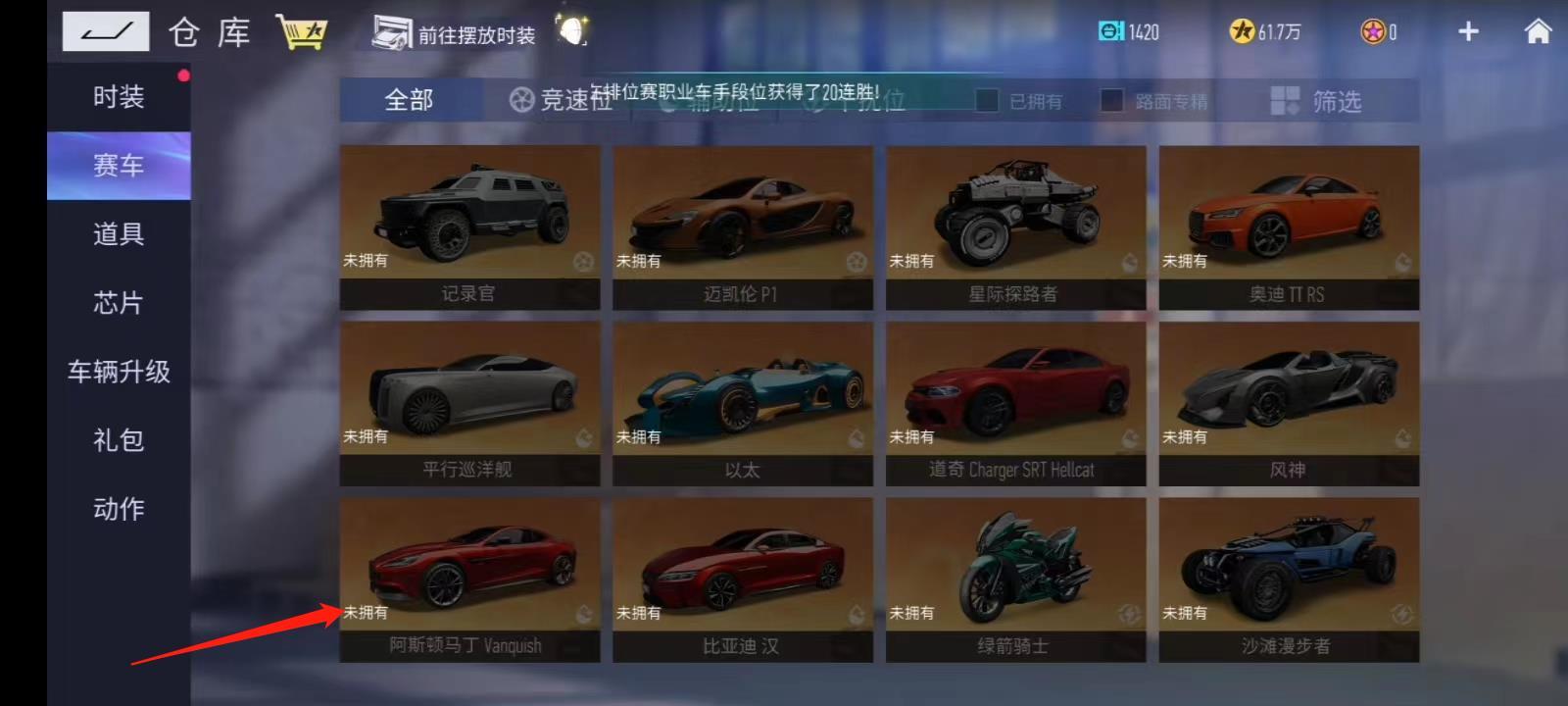Enable the 已拥有 owned filter checkbox
The height and width of the screenshot is (706, 1568).
click(988, 101)
